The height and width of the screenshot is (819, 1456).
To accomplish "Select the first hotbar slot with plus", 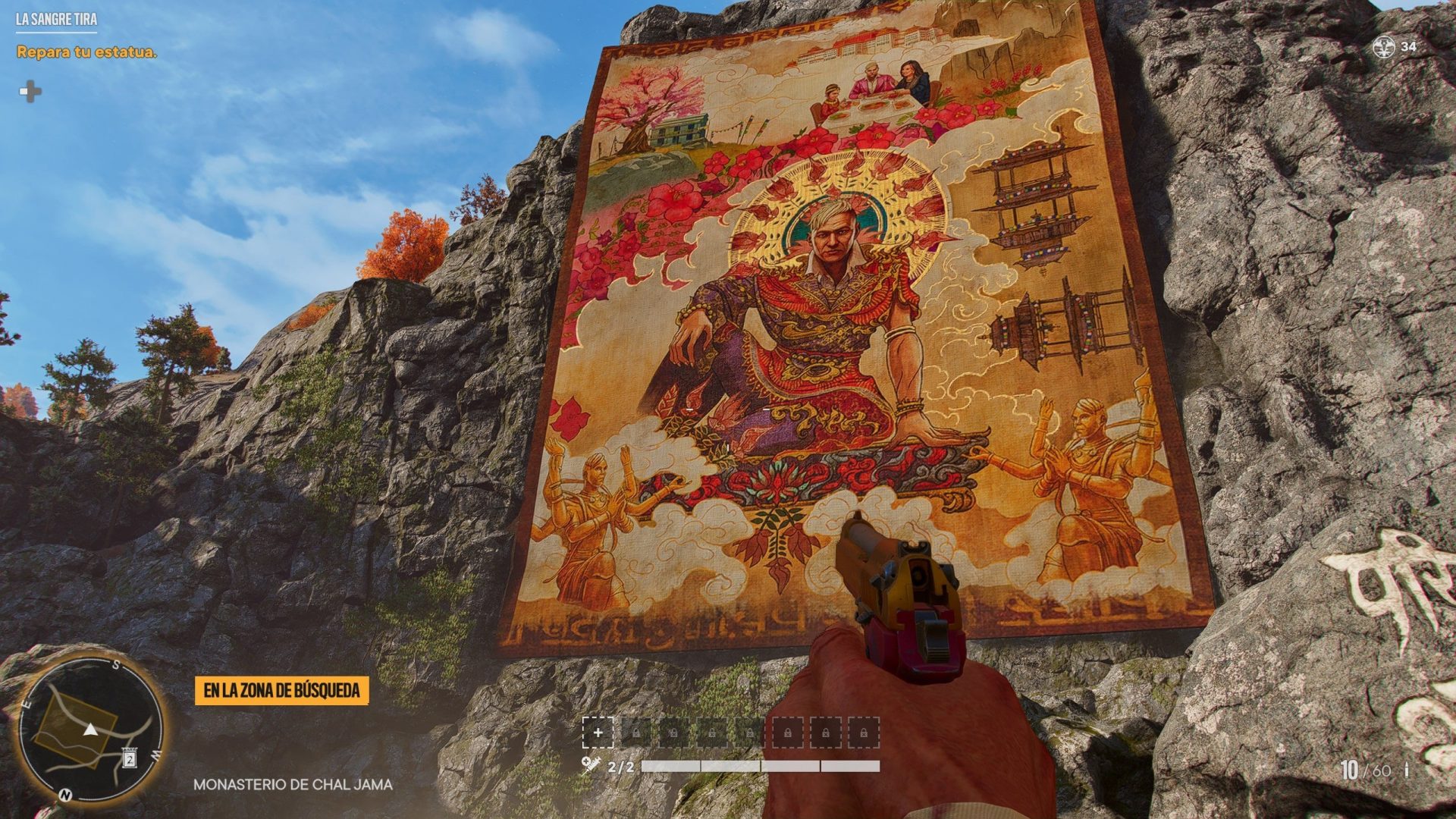I will pyautogui.click(x=598, y=733).
